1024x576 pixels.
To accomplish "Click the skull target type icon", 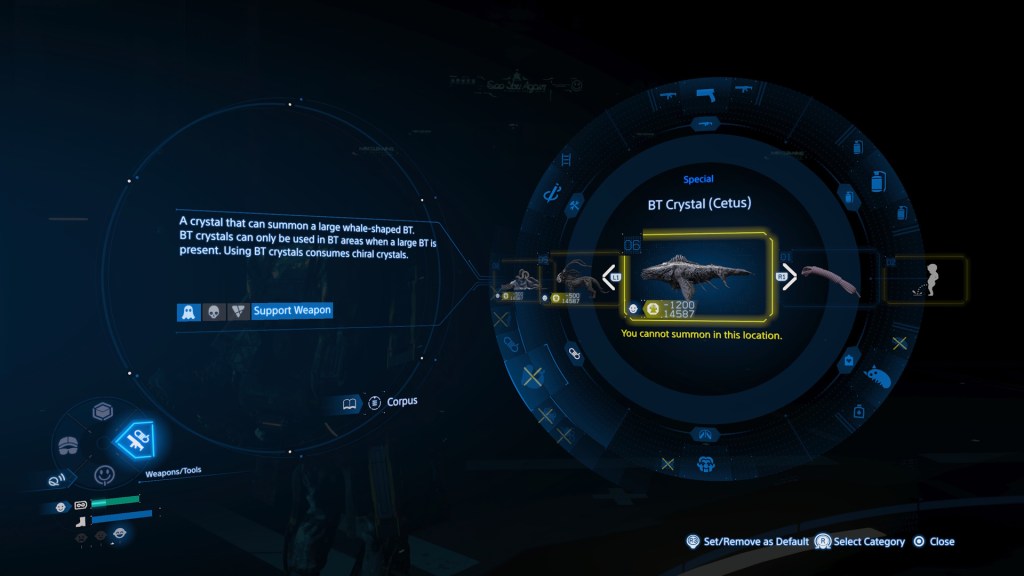I will 213,311.
